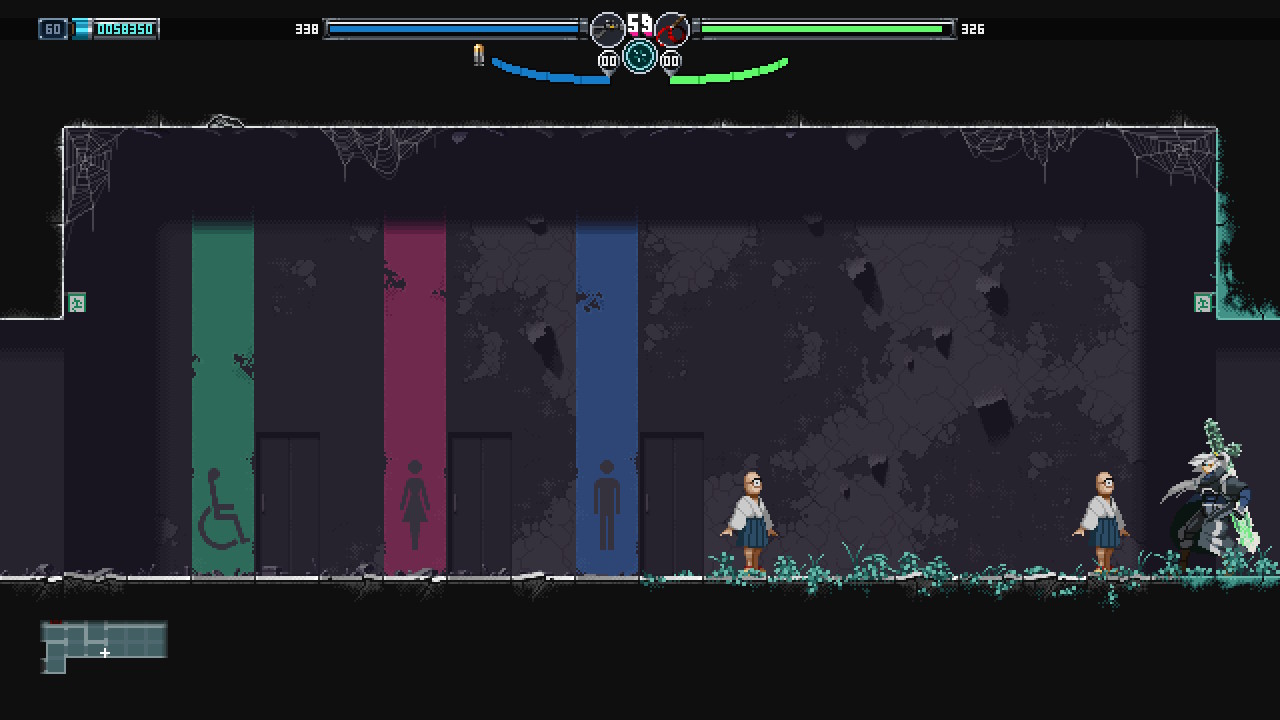The width and height of the screenshot is (1280, 720).
Task: Select the red scythe weapon icon
Action: pyautogui.click(x=672, y=30)
